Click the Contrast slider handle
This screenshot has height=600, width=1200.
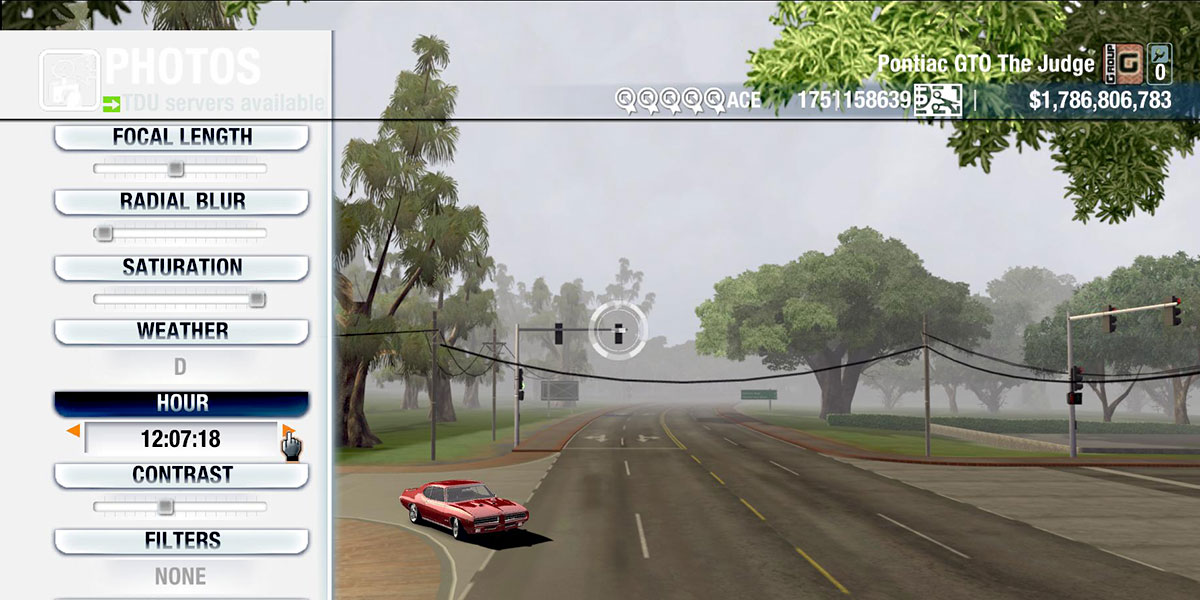[166, 507]
